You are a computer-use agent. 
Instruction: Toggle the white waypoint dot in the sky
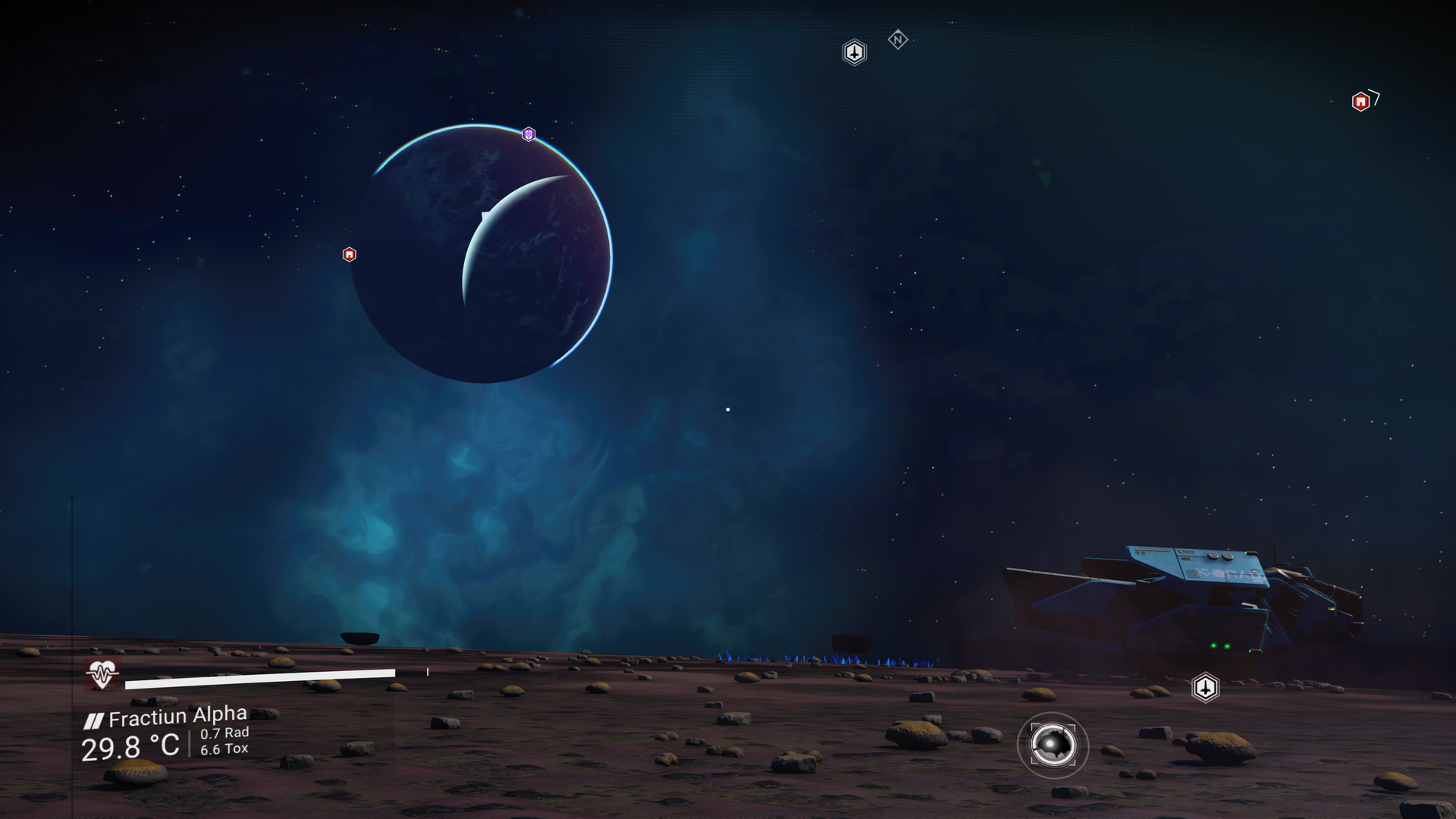[x=727, y=409]
